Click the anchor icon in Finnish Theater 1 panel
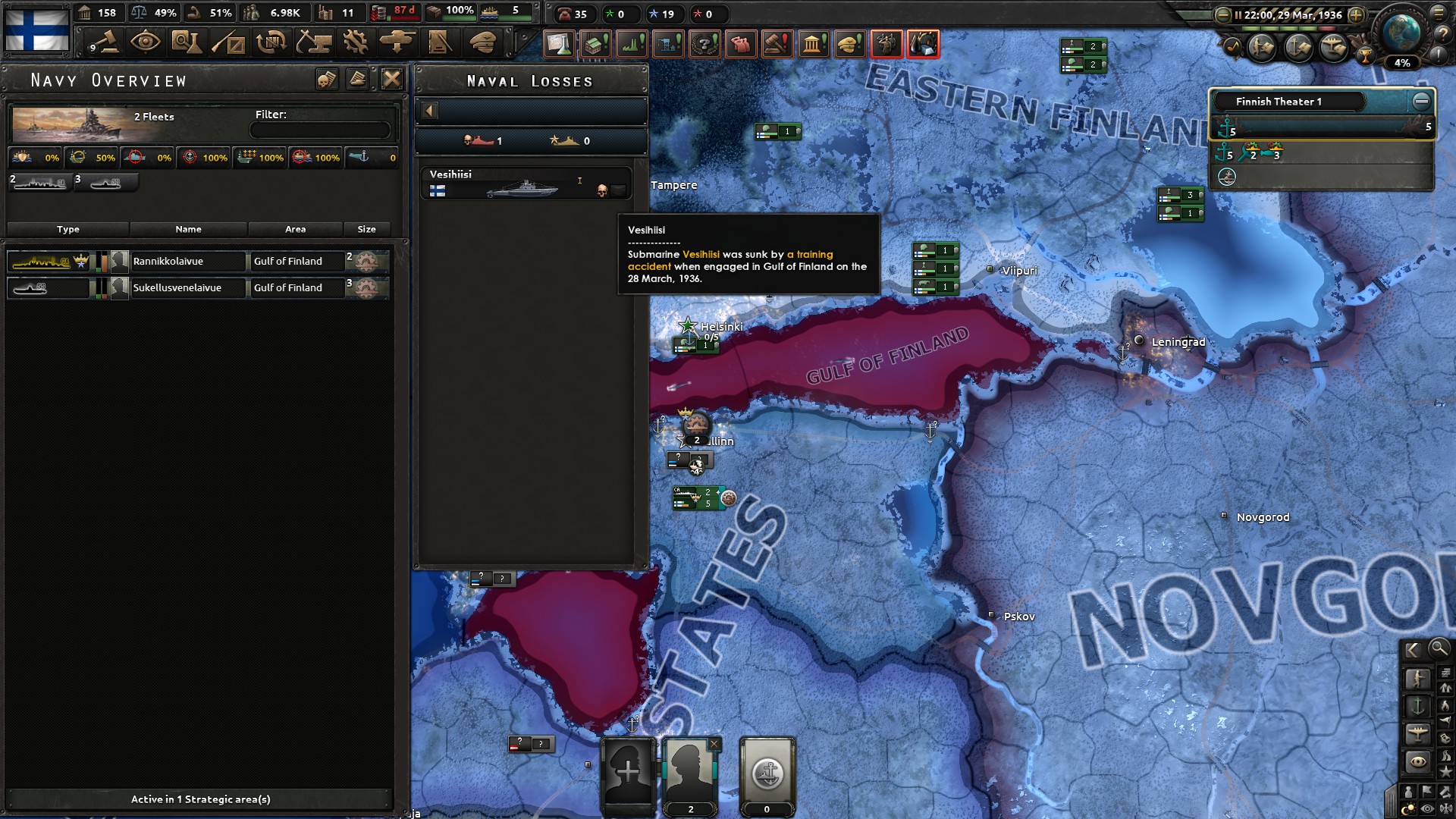 pyautogui.click(x=1226, y=129)
